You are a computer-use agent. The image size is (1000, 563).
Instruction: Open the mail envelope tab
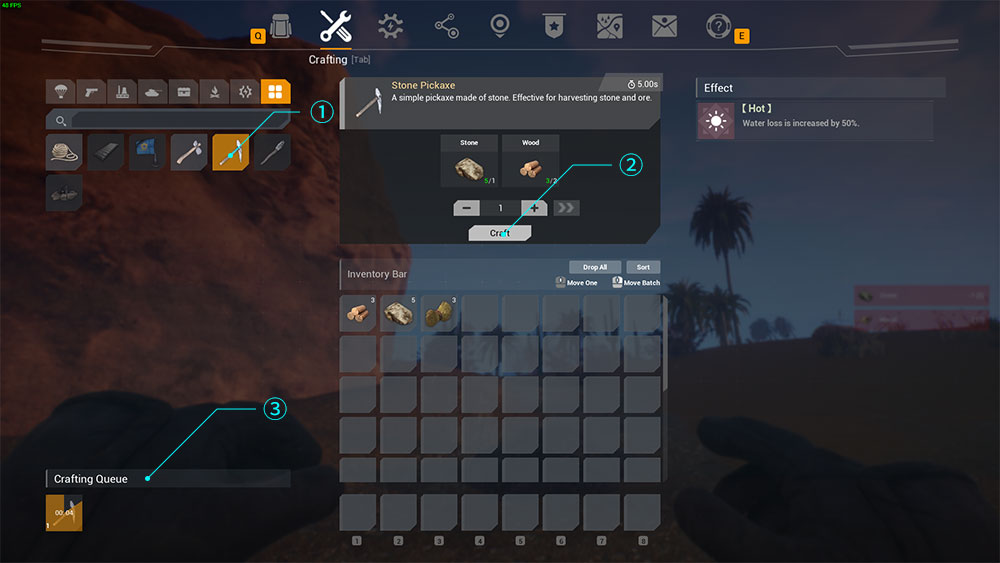[665, 26]
